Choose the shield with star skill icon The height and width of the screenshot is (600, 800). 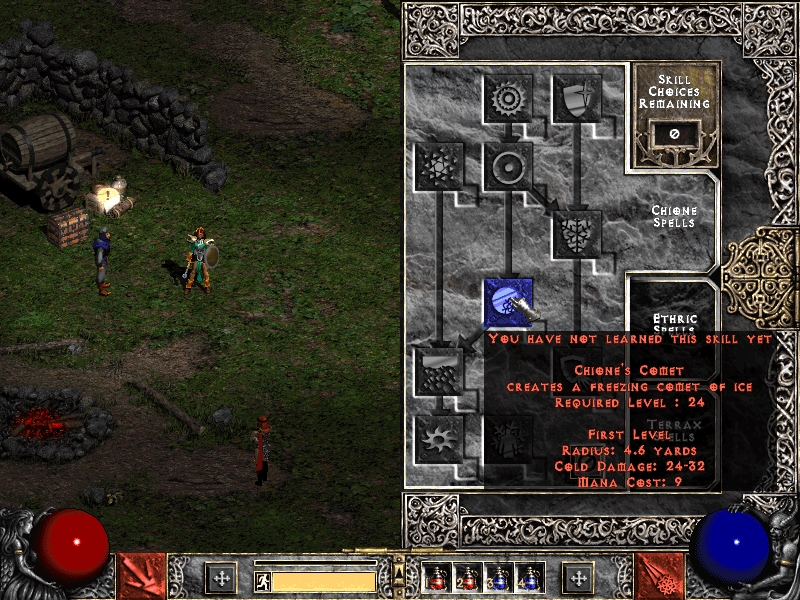[x=577, y=98]
